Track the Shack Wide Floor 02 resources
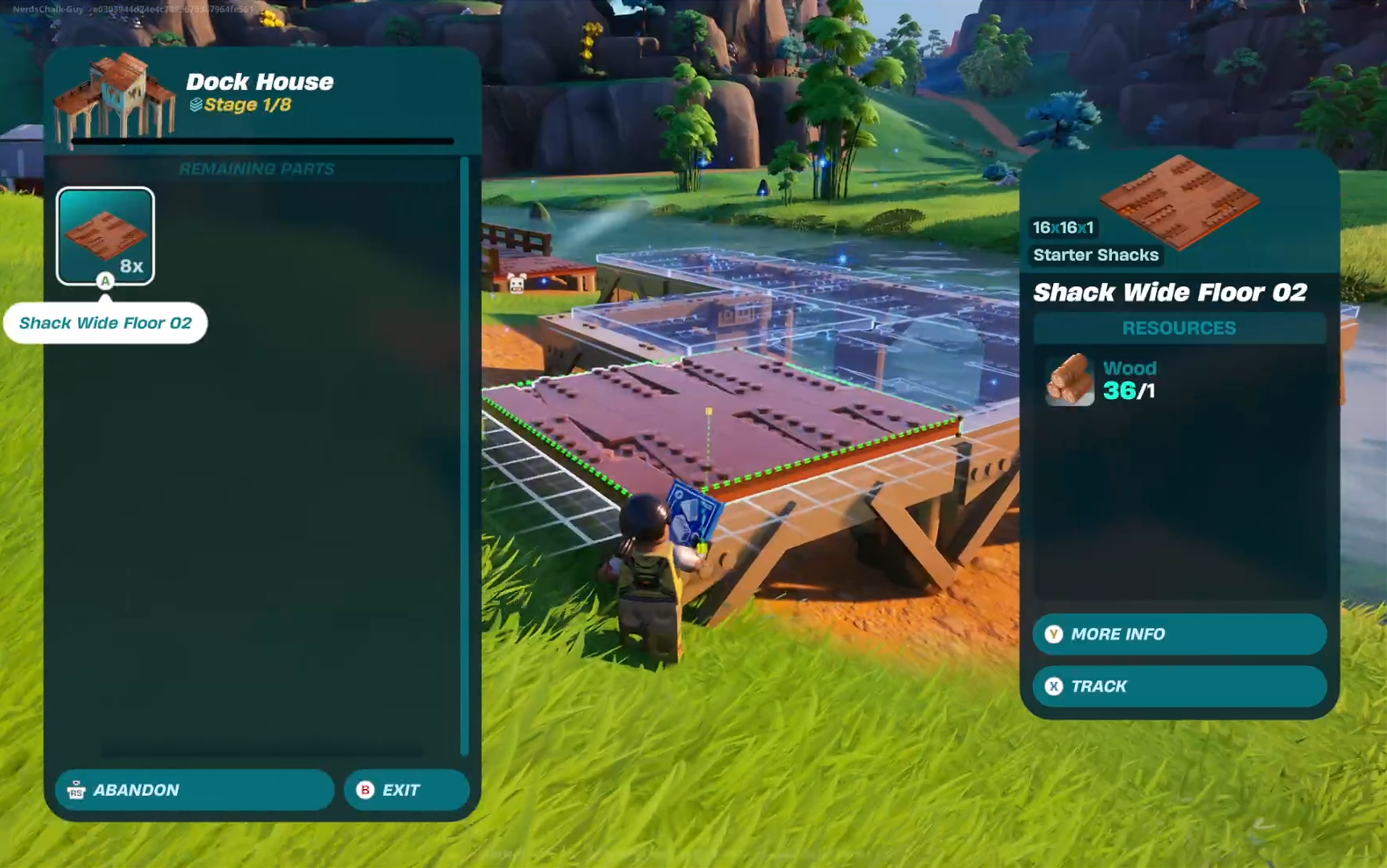 click(x=1179, y=686)
